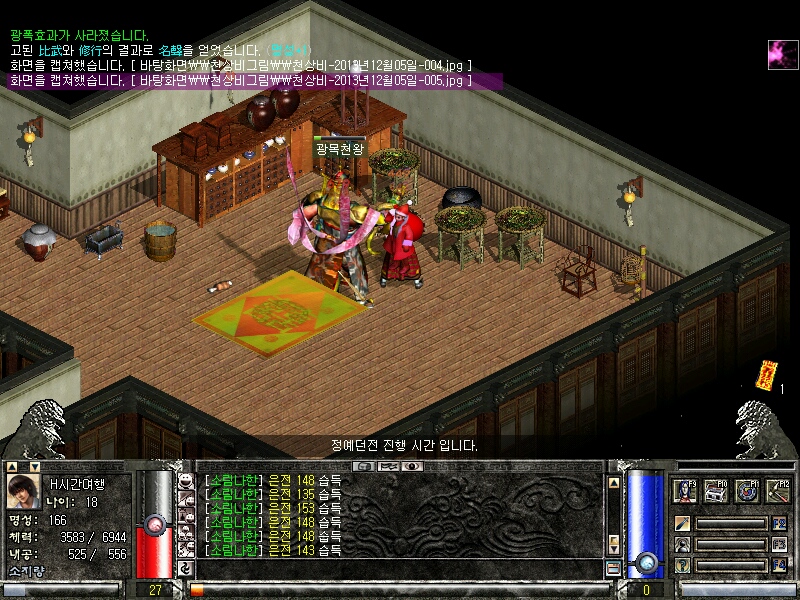Toggle the chat window size button
Screen dimensions: 800x600
pyautogui.click(x=613, y=568)
